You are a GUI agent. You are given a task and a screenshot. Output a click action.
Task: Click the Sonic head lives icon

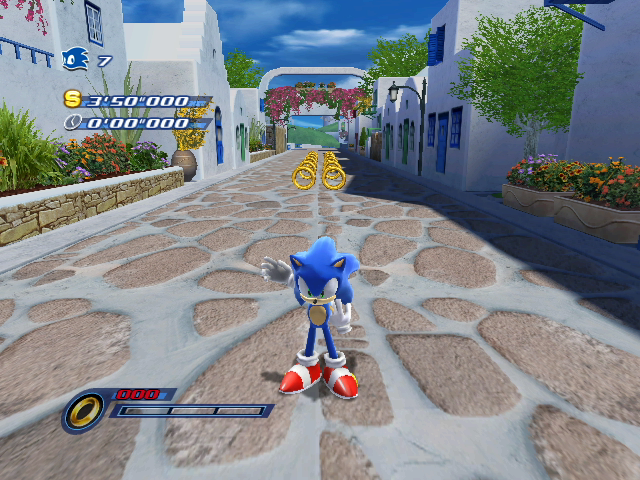point(76,60)
